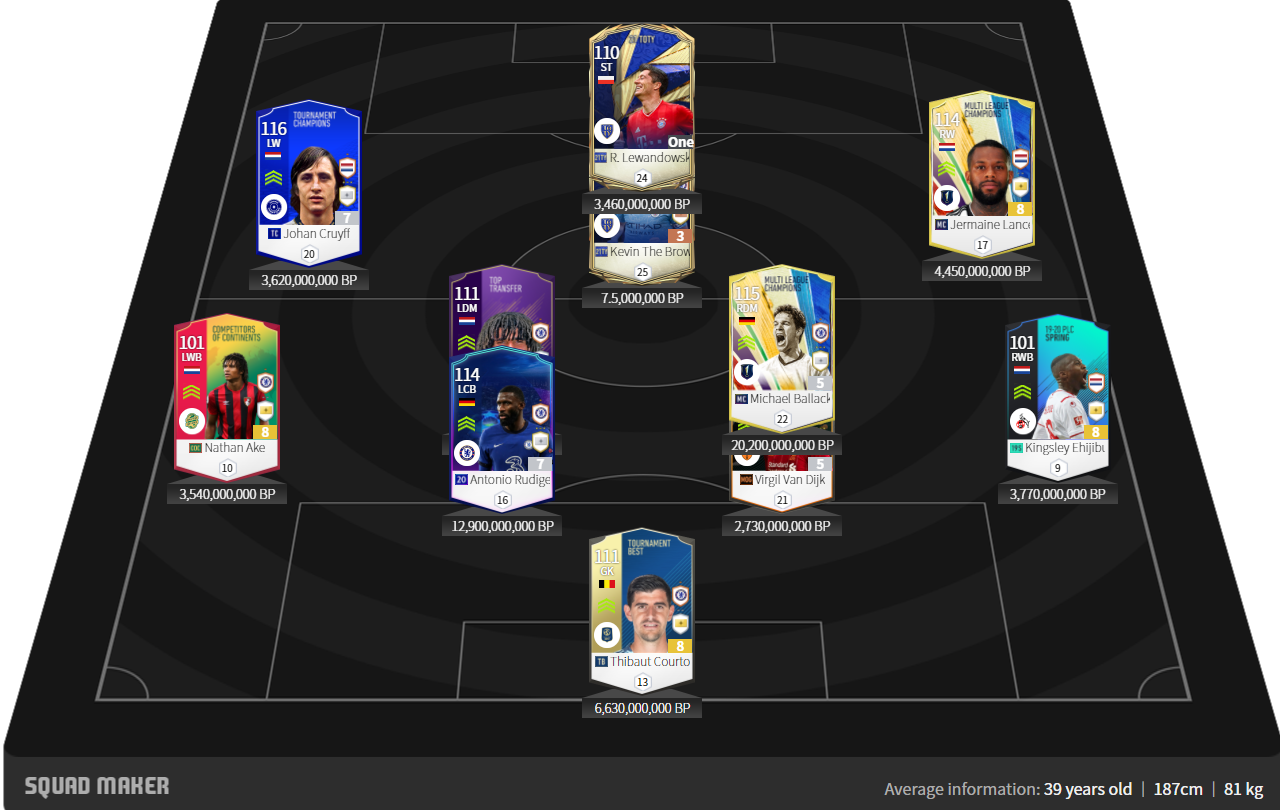
Task: Pick the Virgil Van Dijk card
Action: pos(781,475)
